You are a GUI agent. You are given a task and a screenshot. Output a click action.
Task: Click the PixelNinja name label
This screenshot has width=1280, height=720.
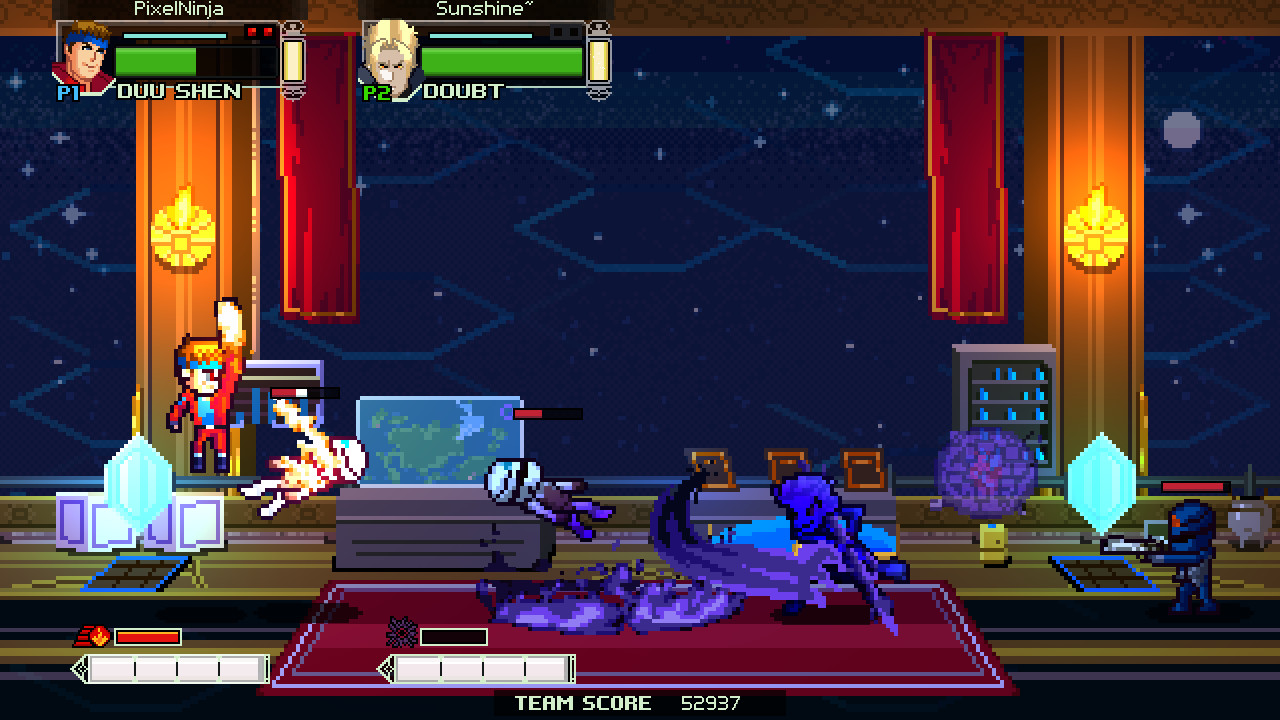(176, 9)
